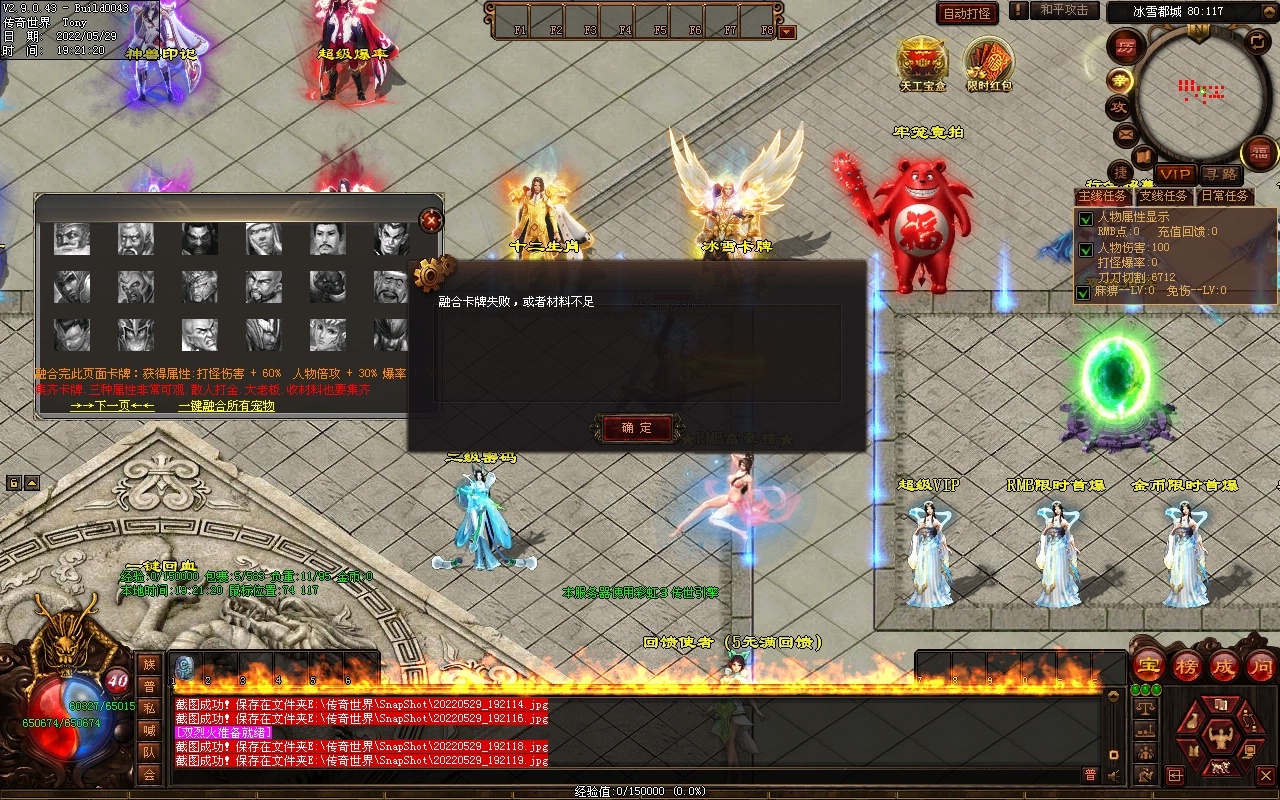The width and height of the screenshot is (1280, 800).
Task: Activate the 寻路 pathfinding button
Action: pyautogui.click(x=1219, y=174)
